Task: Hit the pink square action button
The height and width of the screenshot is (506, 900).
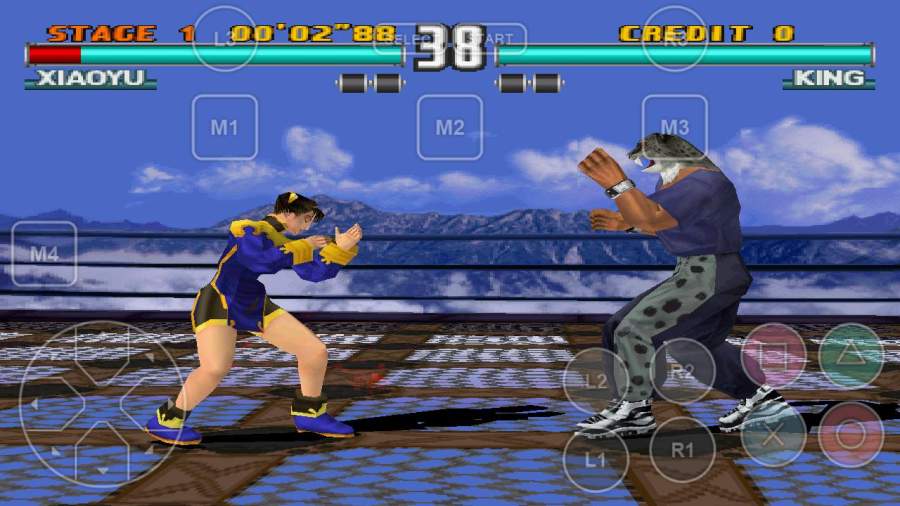Action: (774, 356)
